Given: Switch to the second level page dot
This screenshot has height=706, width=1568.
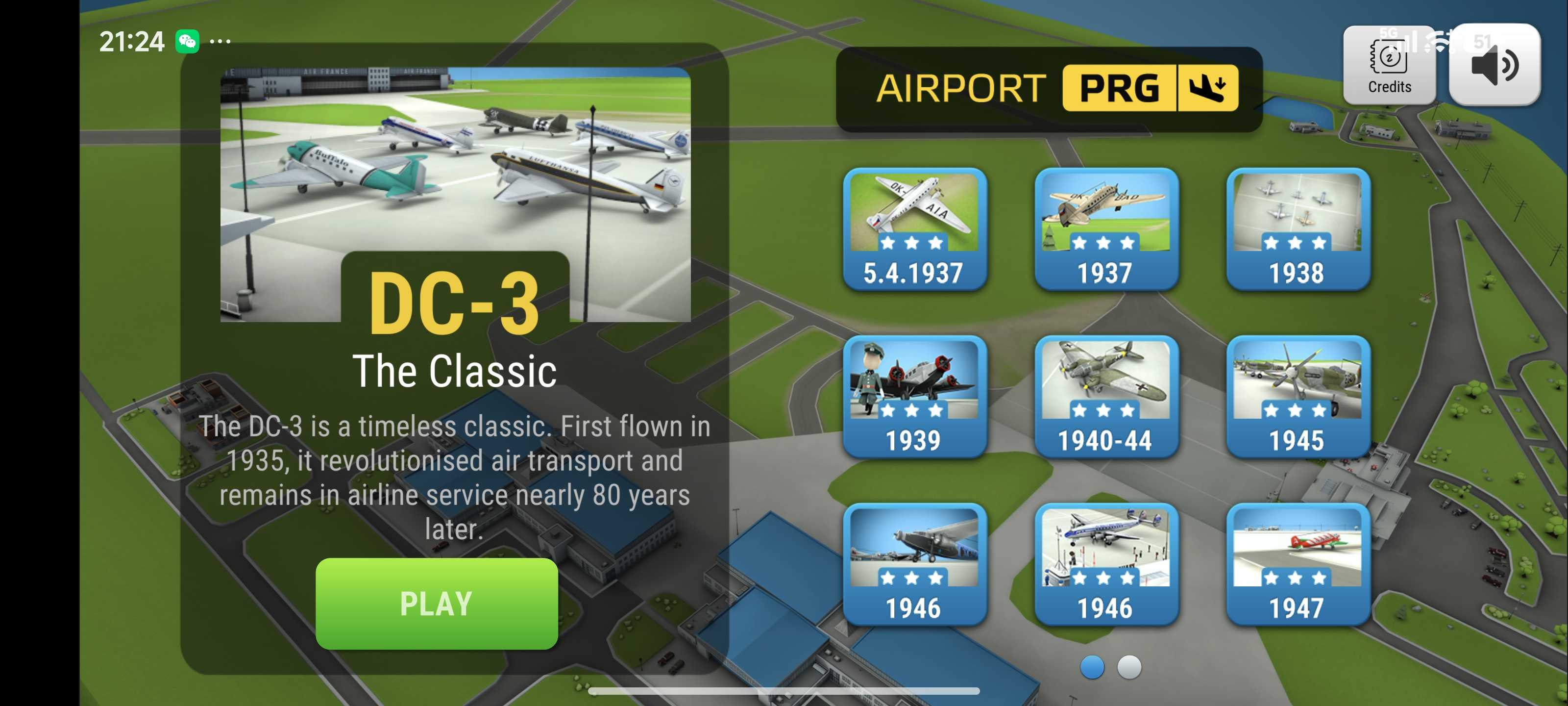Looking at the screenshot, I should coord(1129,667).
